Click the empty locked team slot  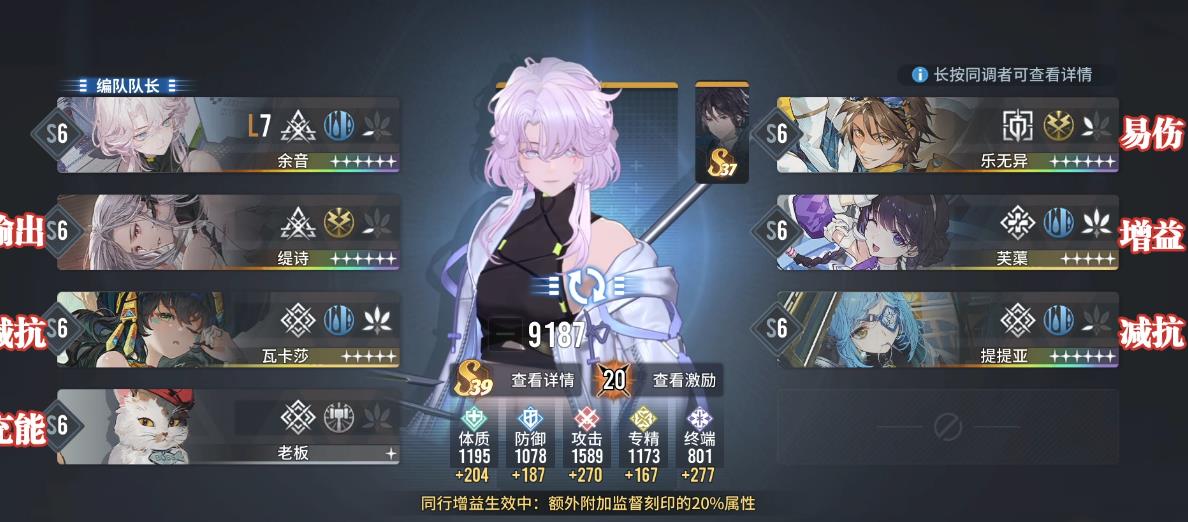click(948, 427)
